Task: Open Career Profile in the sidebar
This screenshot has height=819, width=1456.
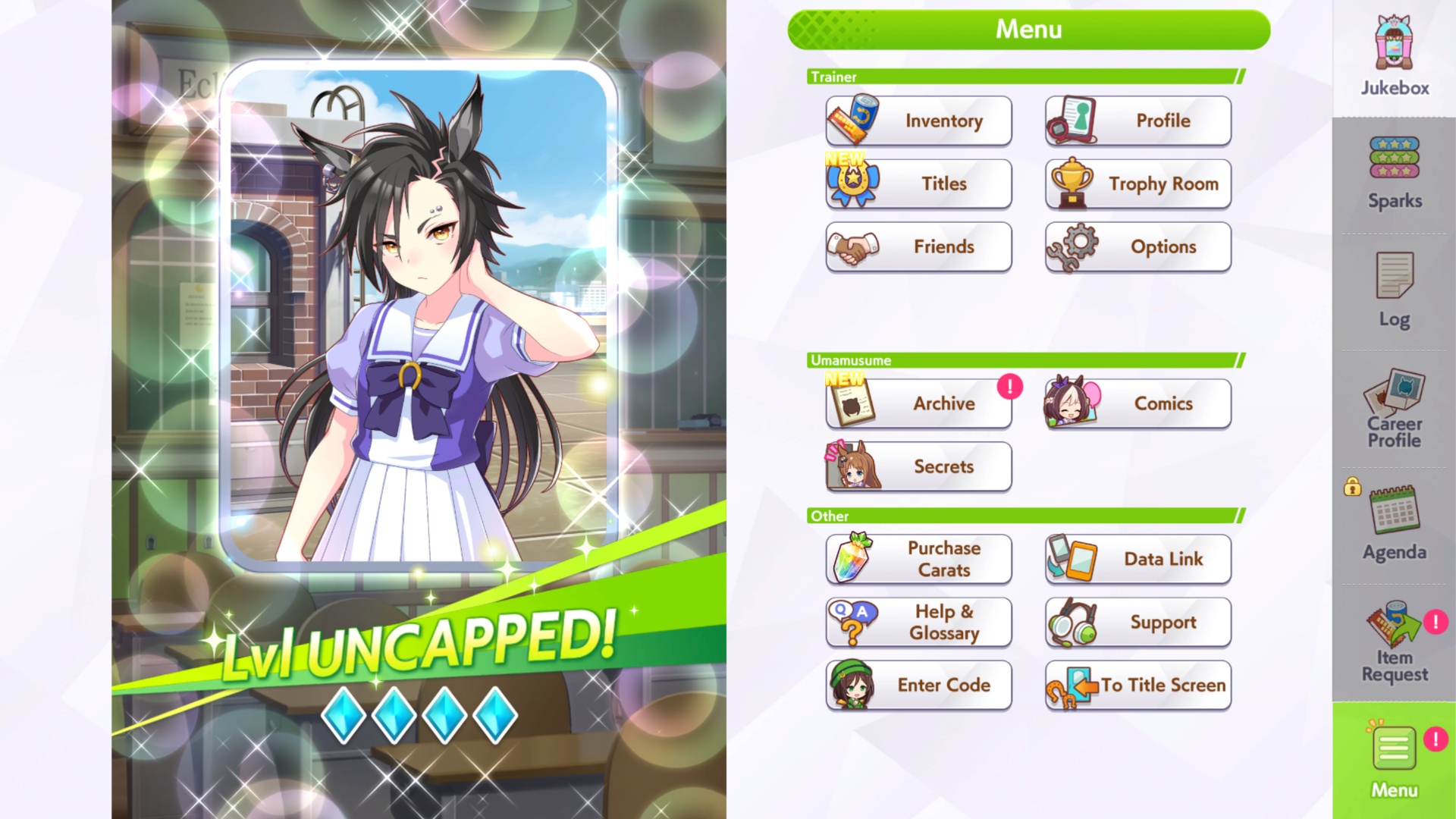Action: [1394, 409]
